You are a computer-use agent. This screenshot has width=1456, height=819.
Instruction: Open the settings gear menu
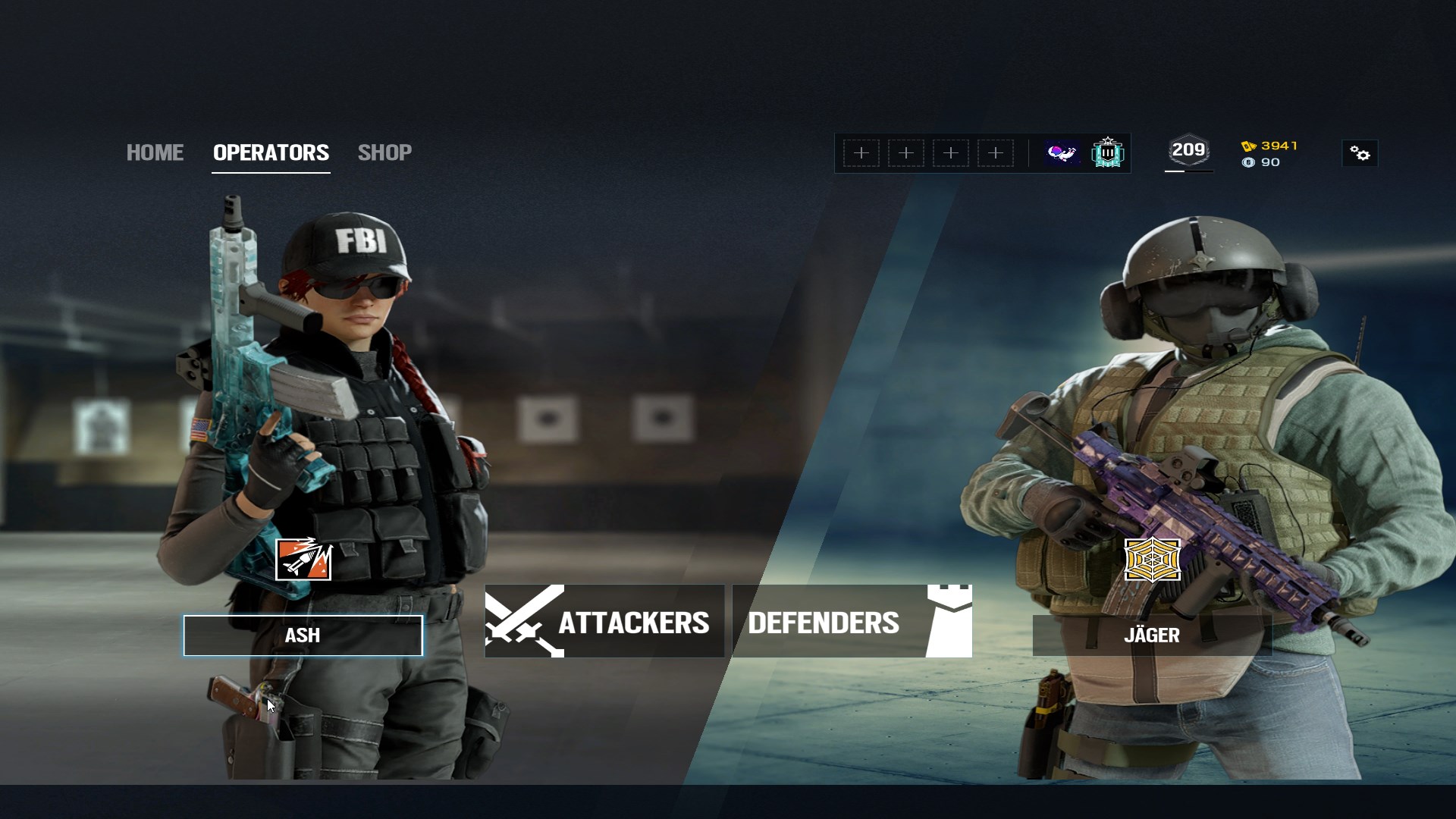[x=1360, y=154]
